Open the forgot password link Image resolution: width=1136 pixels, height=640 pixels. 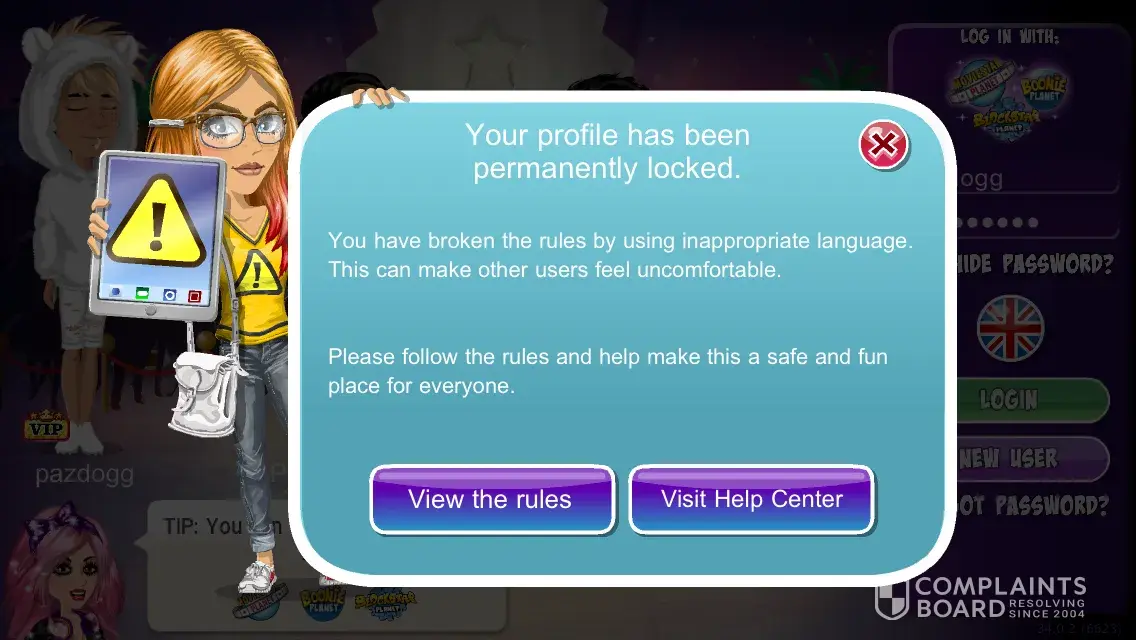coord(1035,506)
